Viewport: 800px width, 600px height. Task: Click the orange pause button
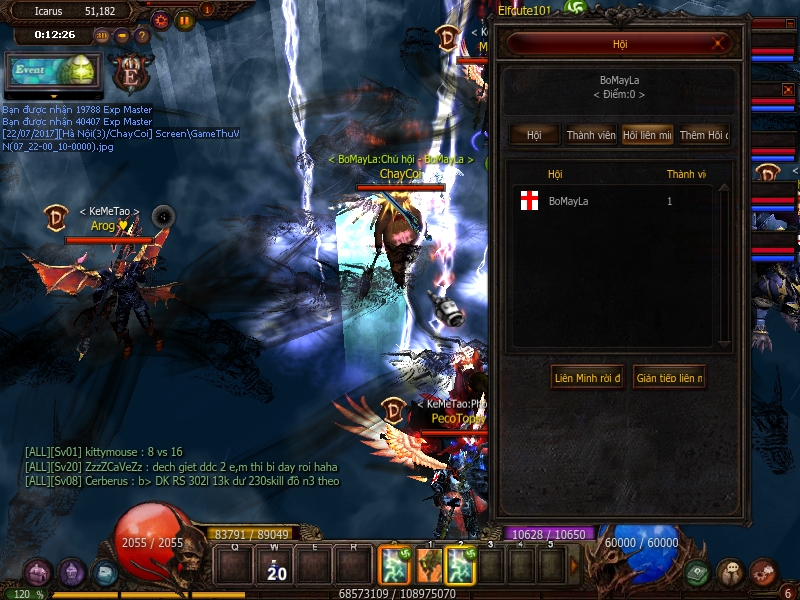click(185, 19)
